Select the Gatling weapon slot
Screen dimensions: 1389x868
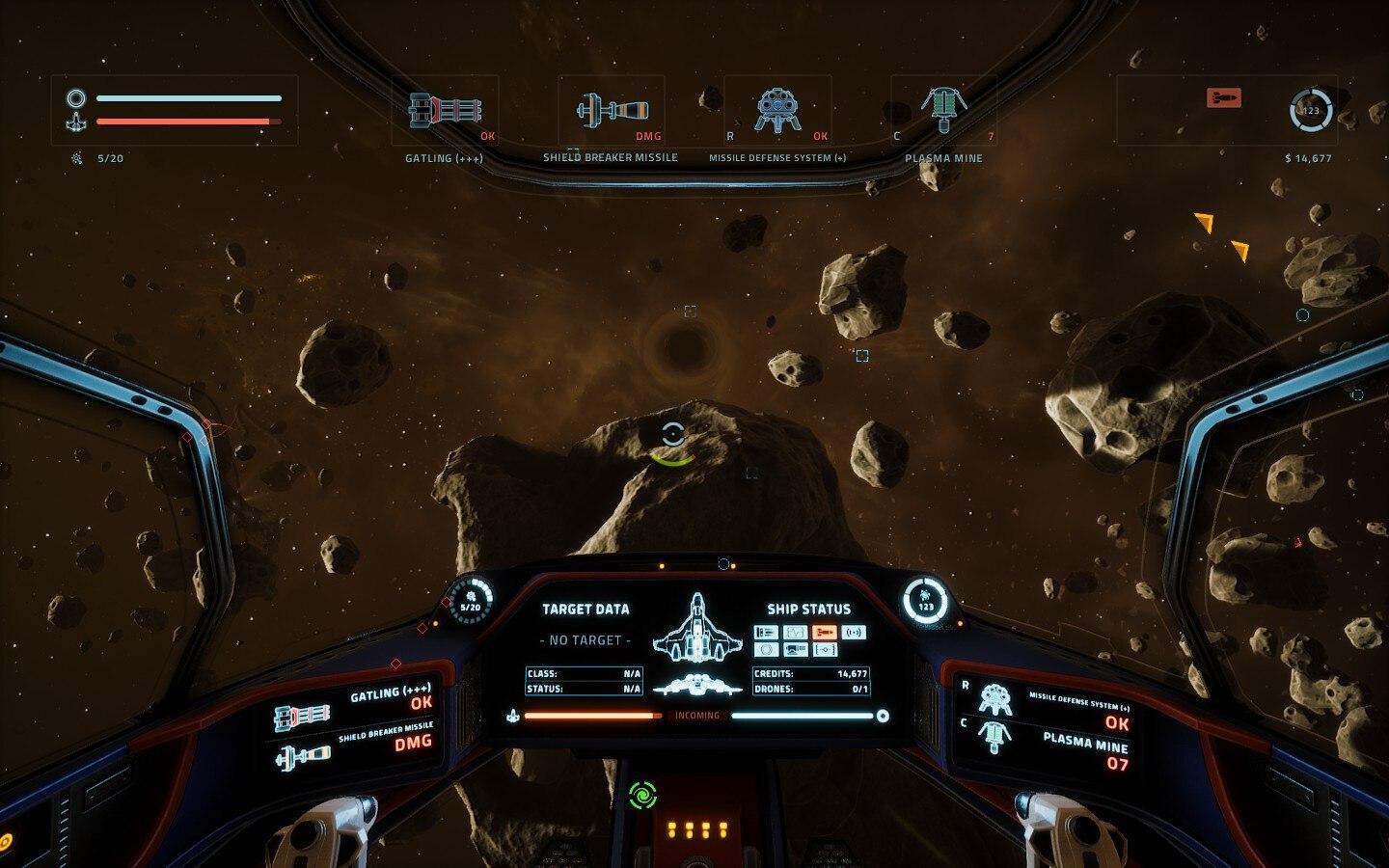445,112
